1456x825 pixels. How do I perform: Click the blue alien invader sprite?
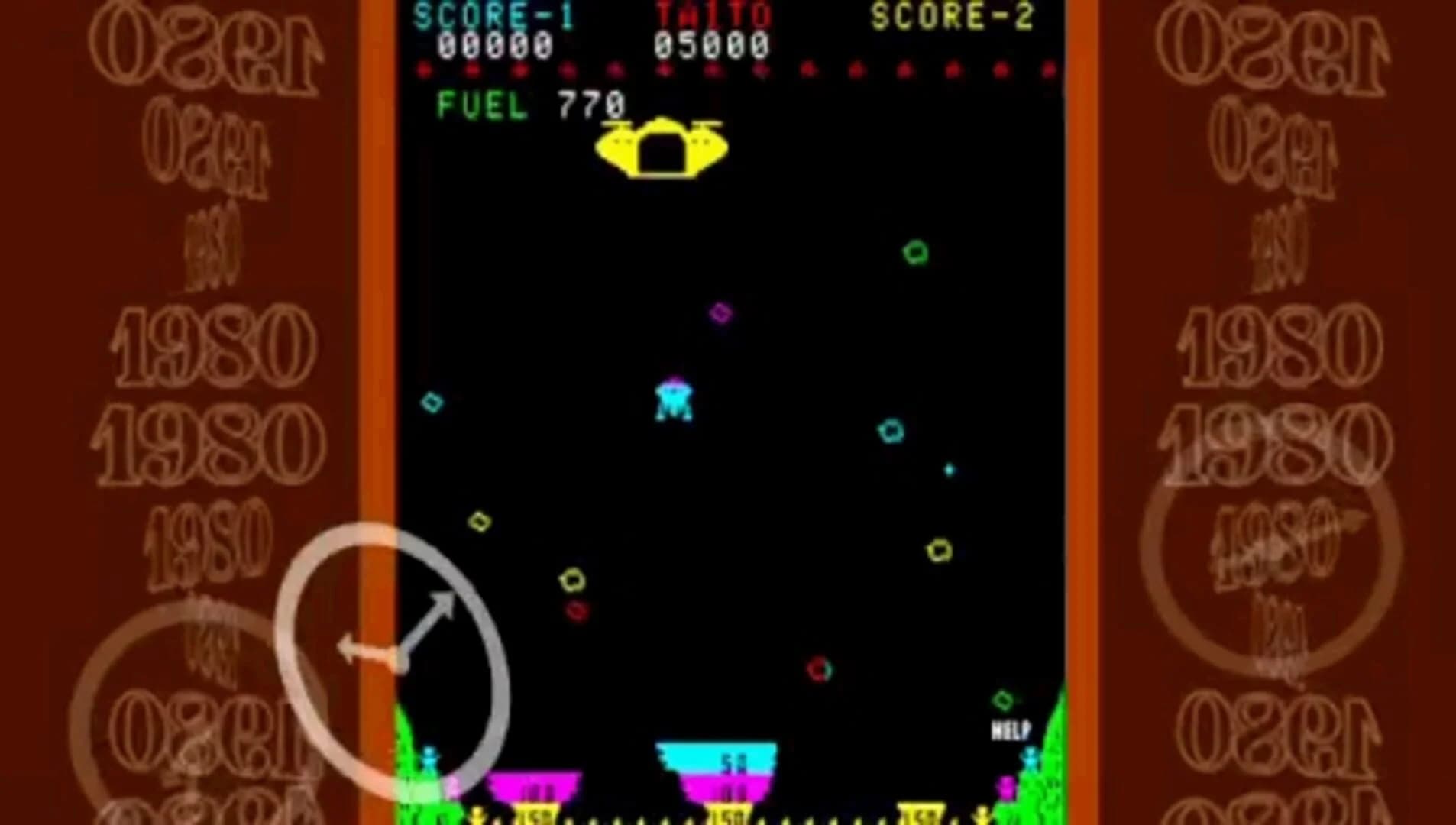672,401
